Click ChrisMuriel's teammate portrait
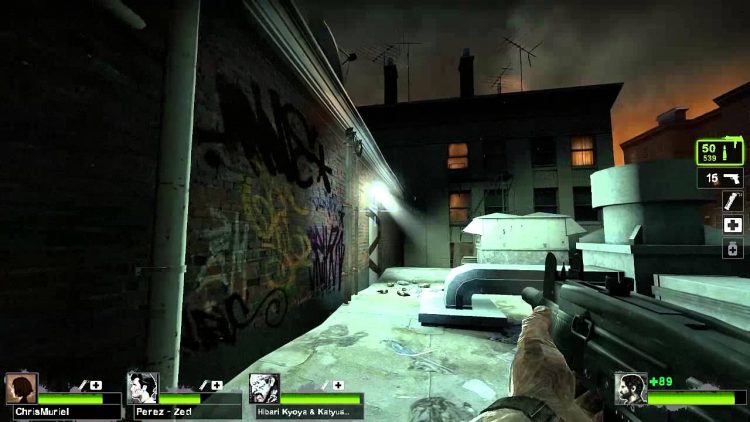The image size is (750, 422). pyautogui.click(x=21, y=387)
